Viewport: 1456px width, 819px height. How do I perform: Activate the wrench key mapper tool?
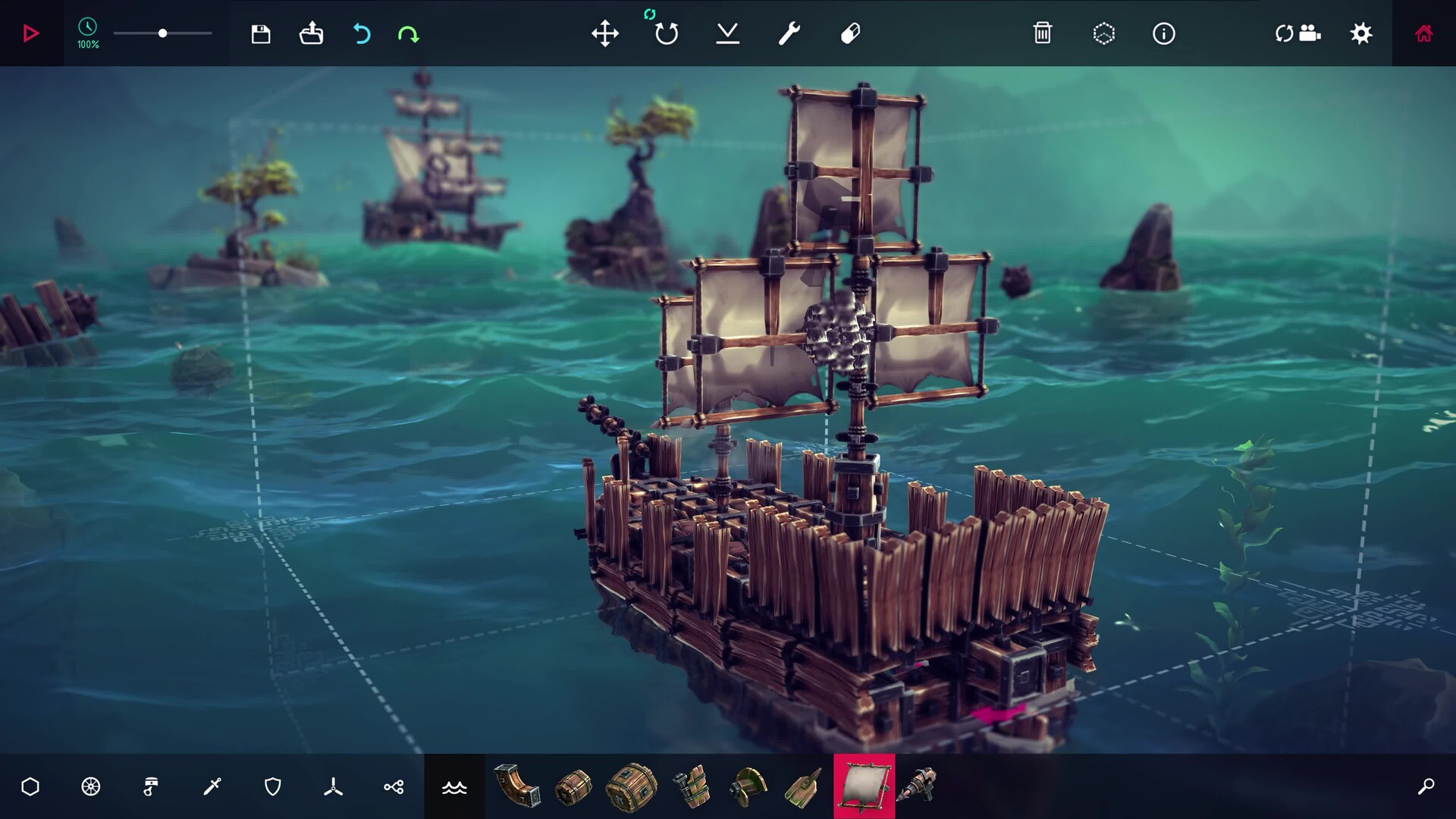789,33
